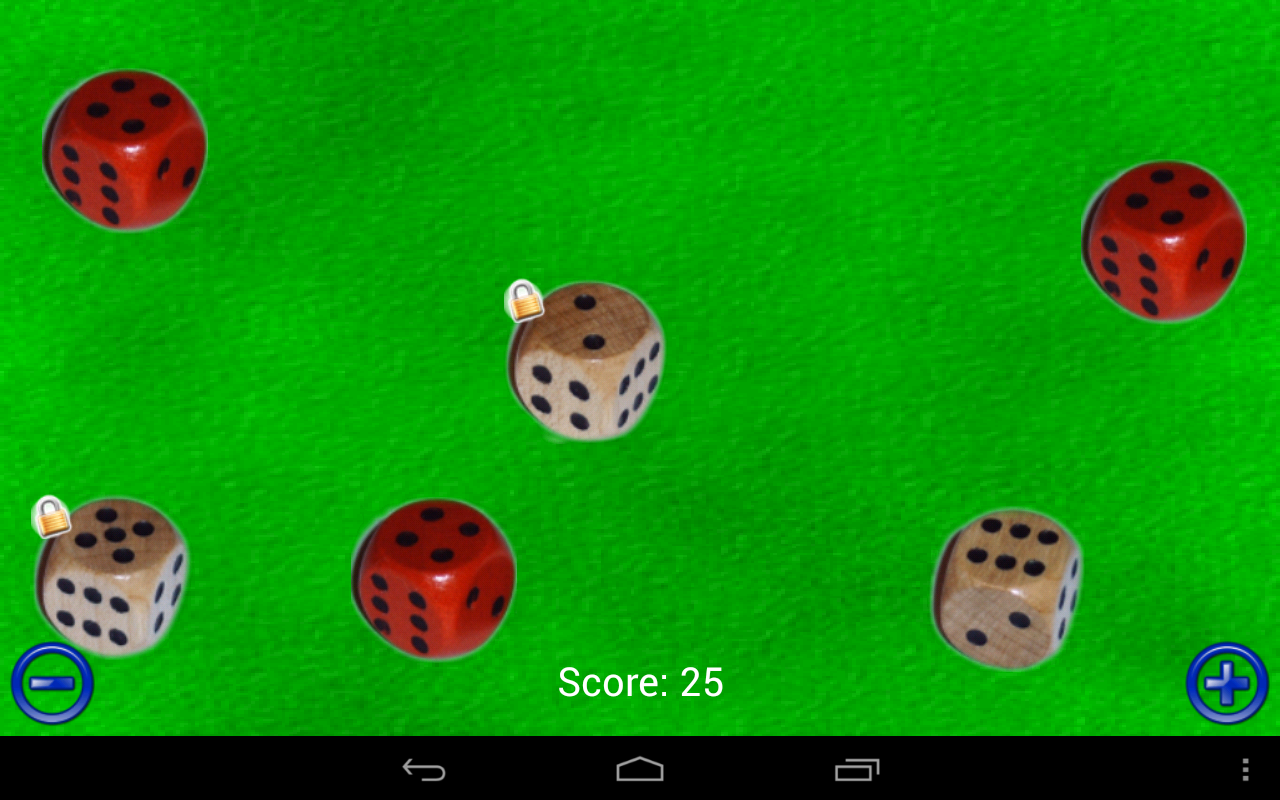The image size is (1280, 800).
Task: Remove a die using the minus button
Action: pos(52,681)
